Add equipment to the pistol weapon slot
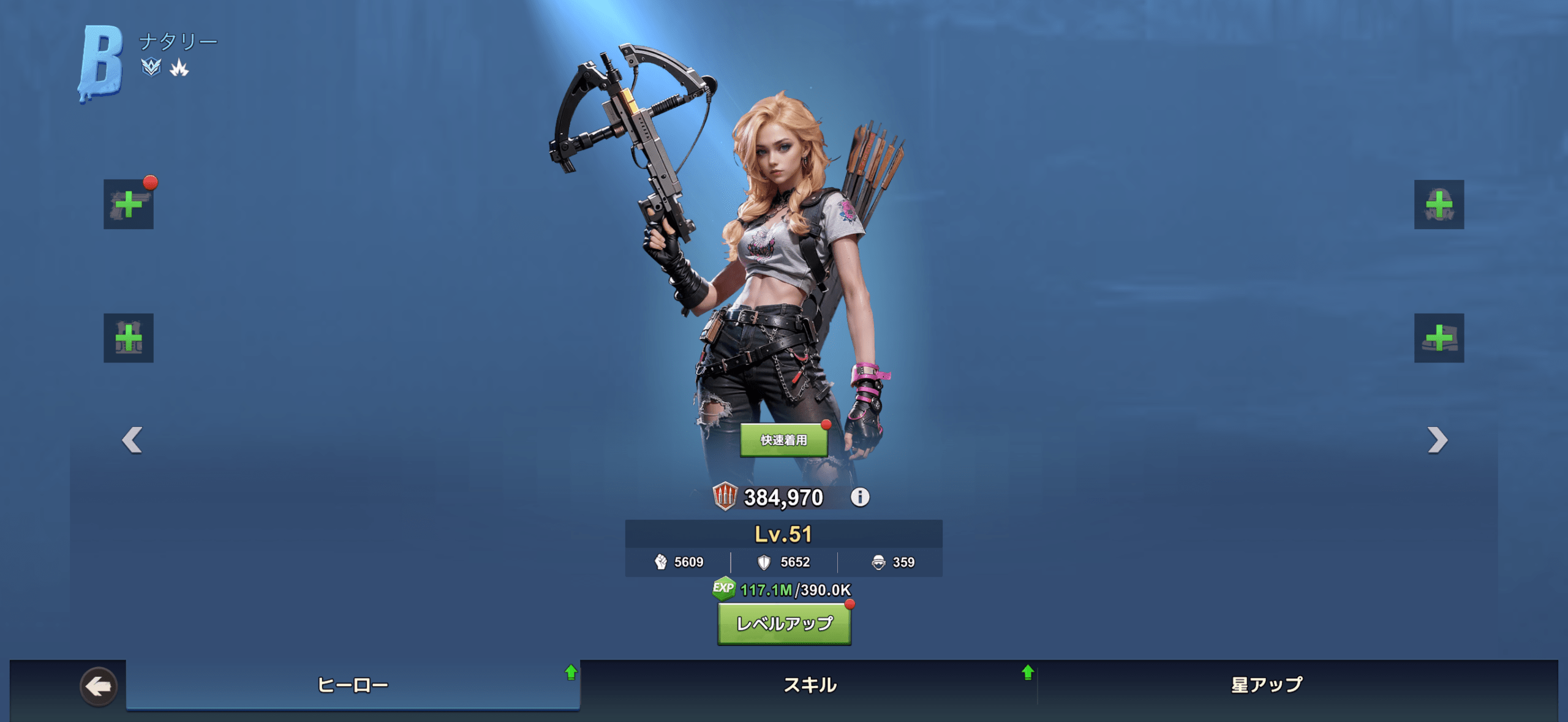Image resolution: width=1568 pixels, height=722 pixels. [x=129, y=205]
